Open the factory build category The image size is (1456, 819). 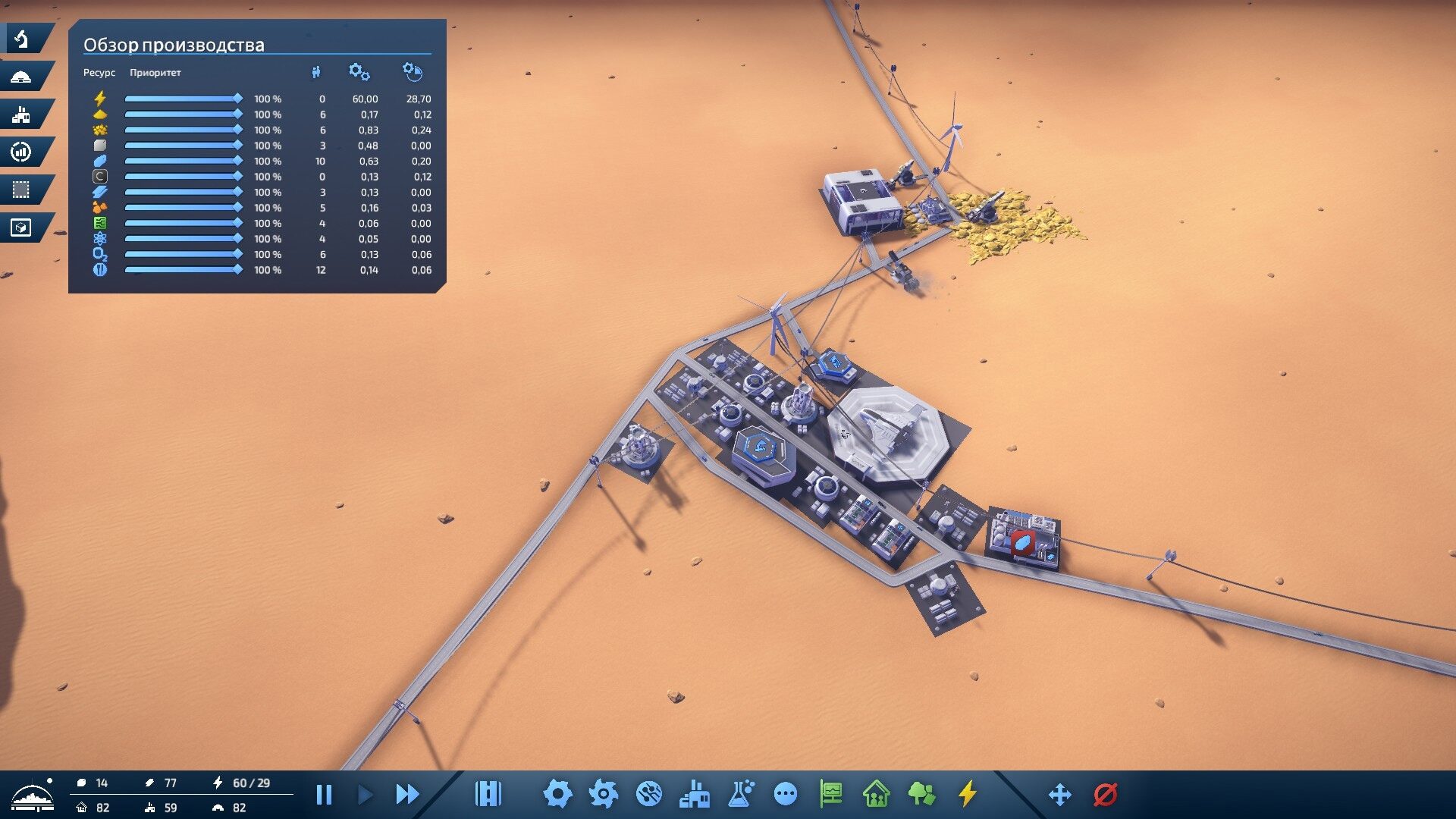tap(695, 794)
